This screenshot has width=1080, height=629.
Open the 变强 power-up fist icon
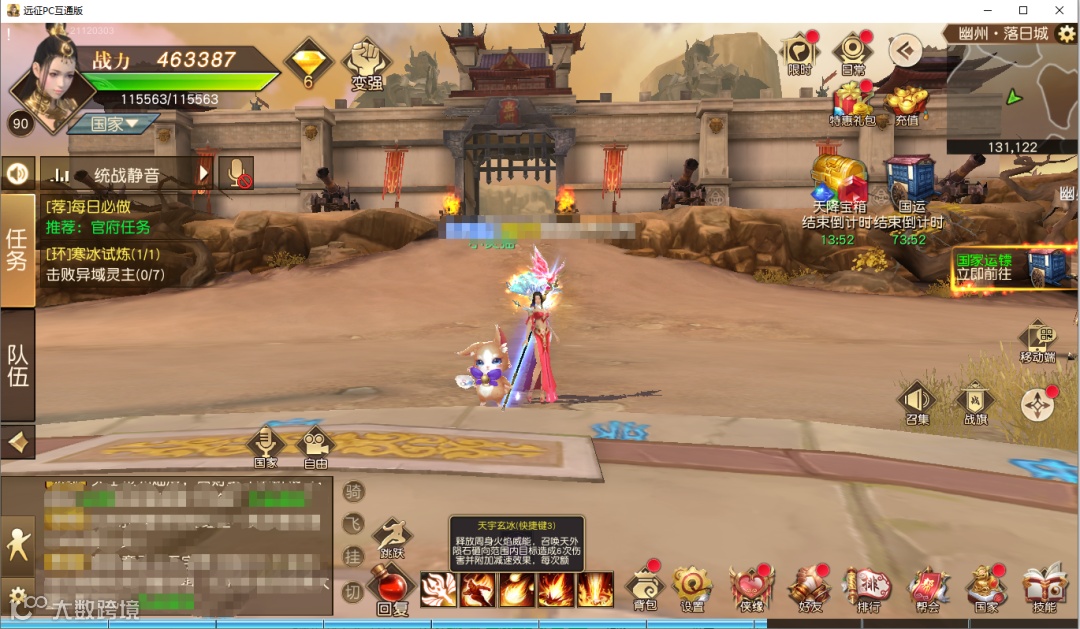(x=367, y=62)
